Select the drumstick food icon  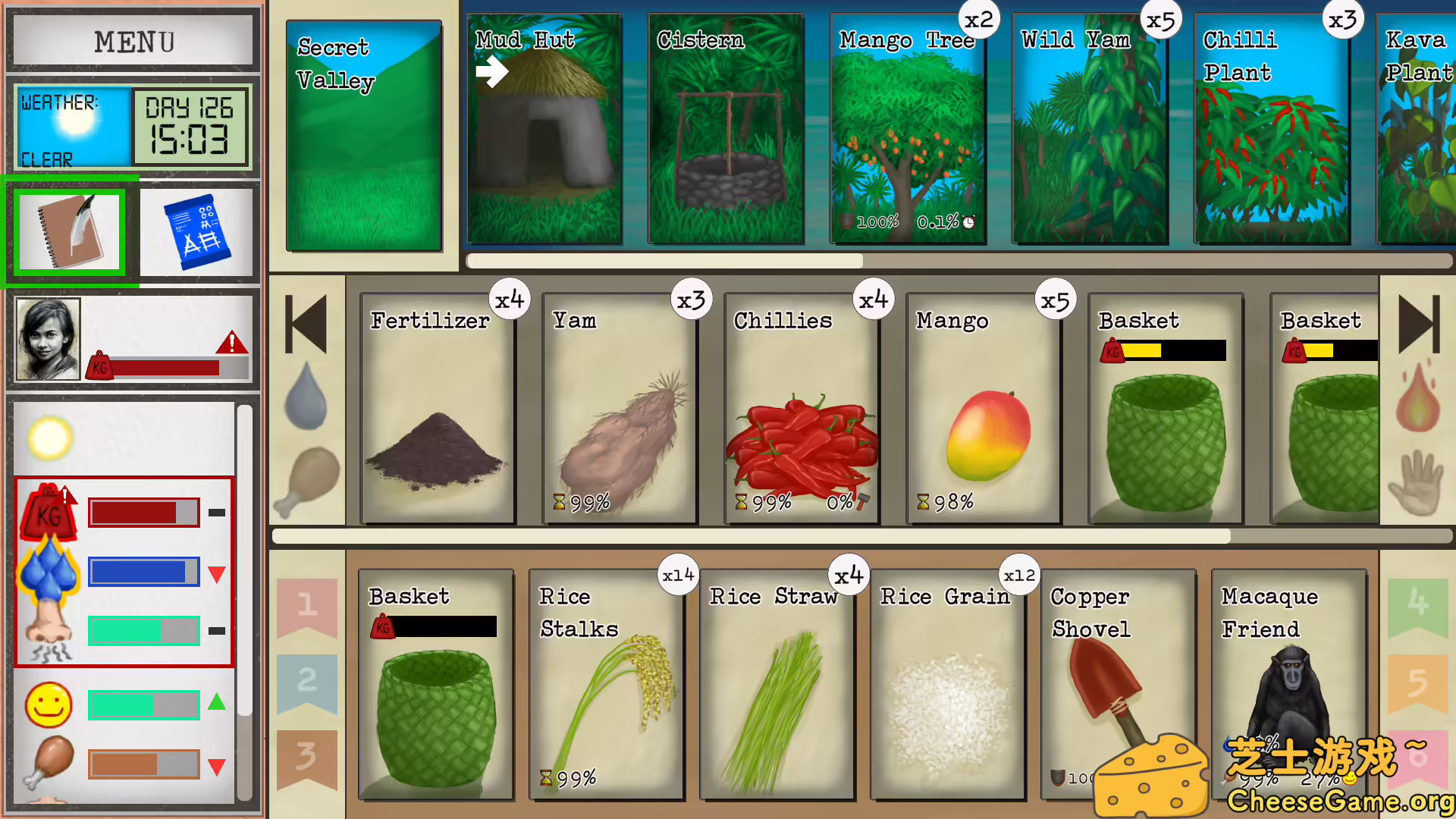pos(309,475)
